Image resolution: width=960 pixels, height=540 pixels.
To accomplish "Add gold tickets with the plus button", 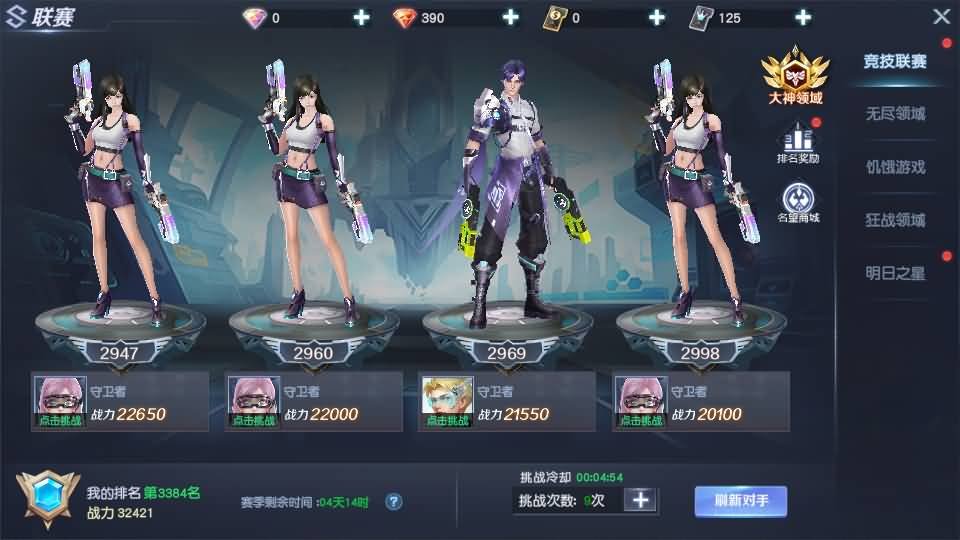I will click(x=657, y=17).
